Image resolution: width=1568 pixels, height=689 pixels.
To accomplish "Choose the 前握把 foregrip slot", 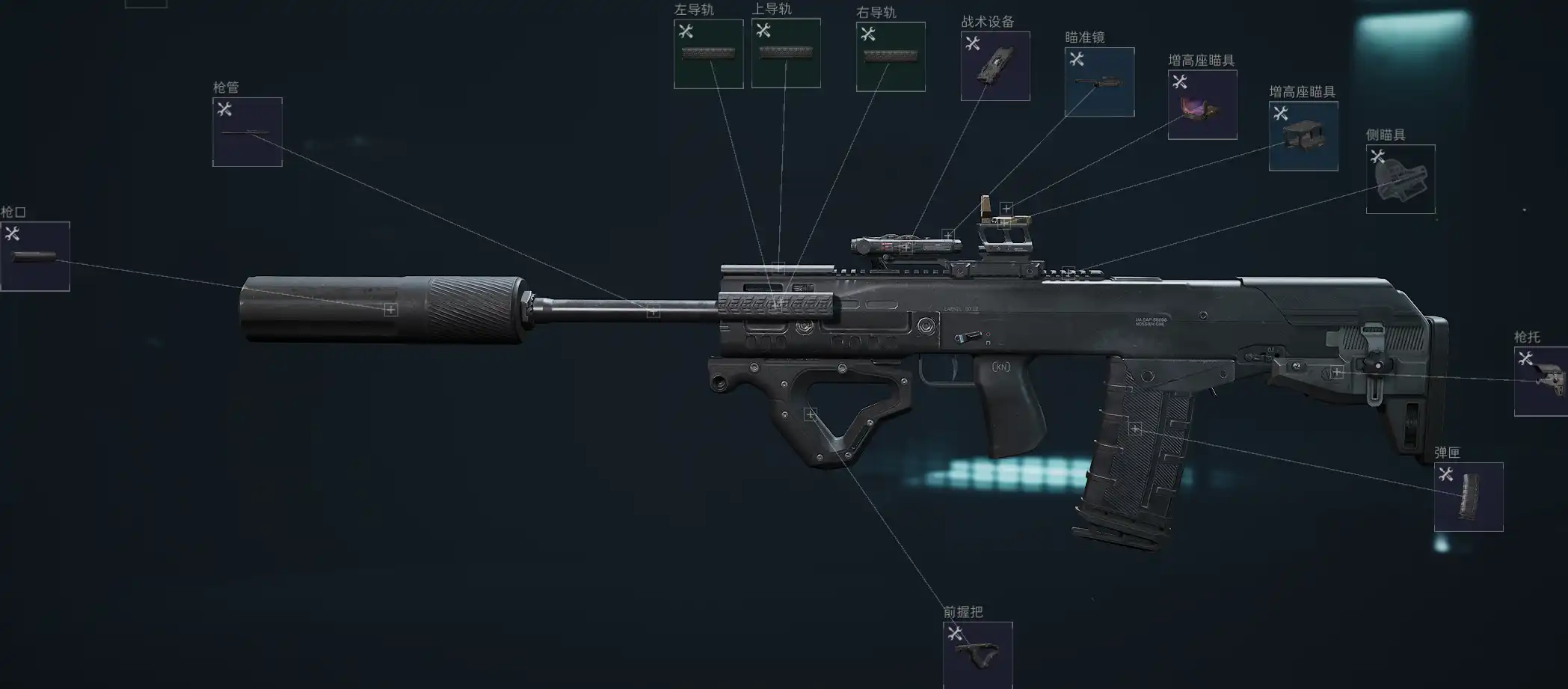I will [x=978, y=655].
